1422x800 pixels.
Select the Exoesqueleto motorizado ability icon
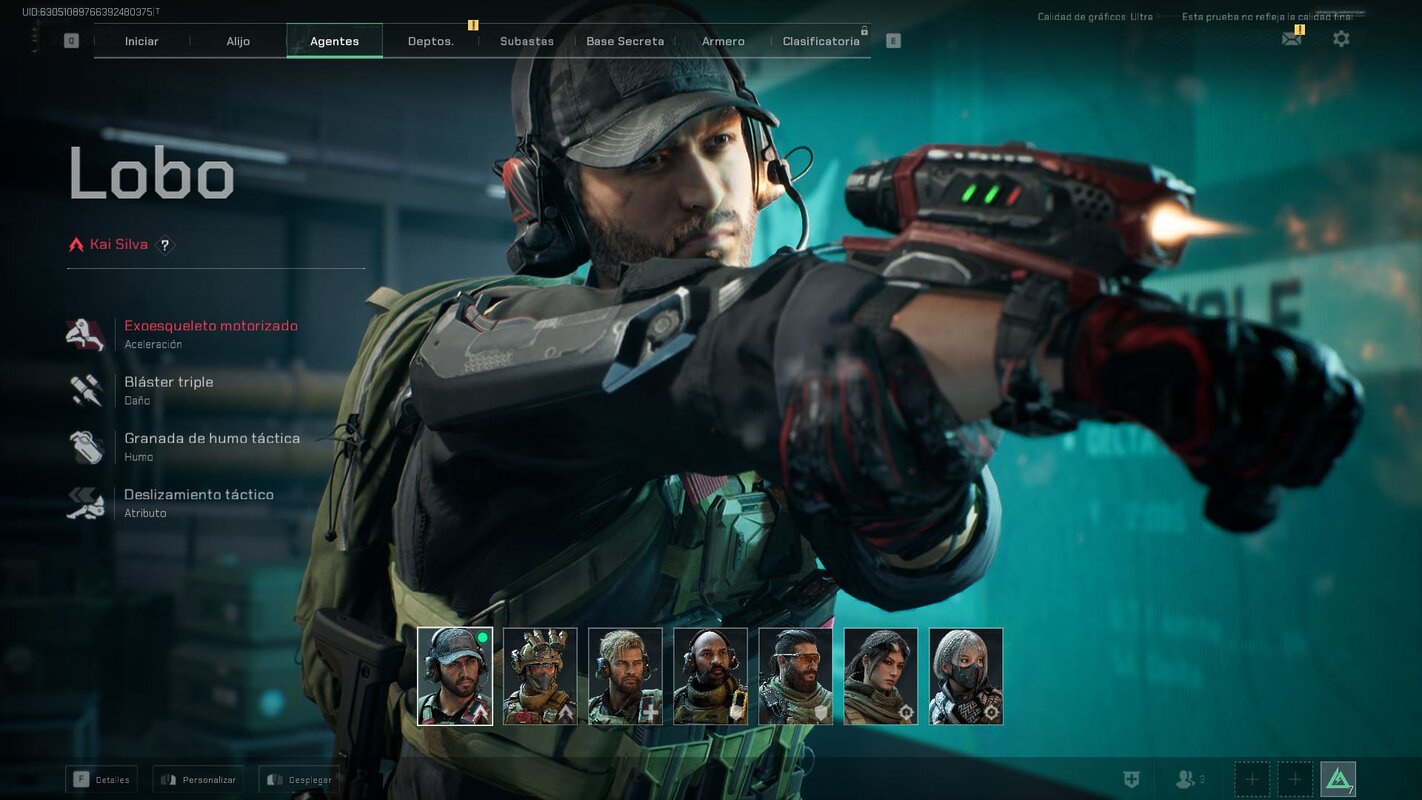(86, 333)
